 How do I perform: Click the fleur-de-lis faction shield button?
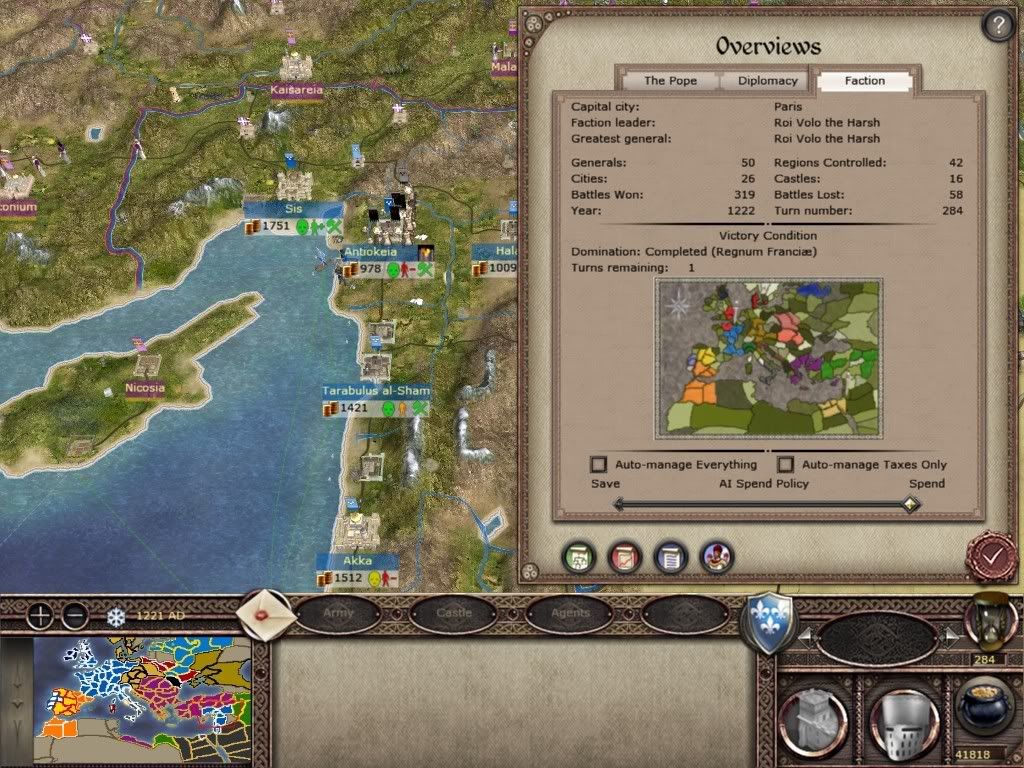(768, 624)
